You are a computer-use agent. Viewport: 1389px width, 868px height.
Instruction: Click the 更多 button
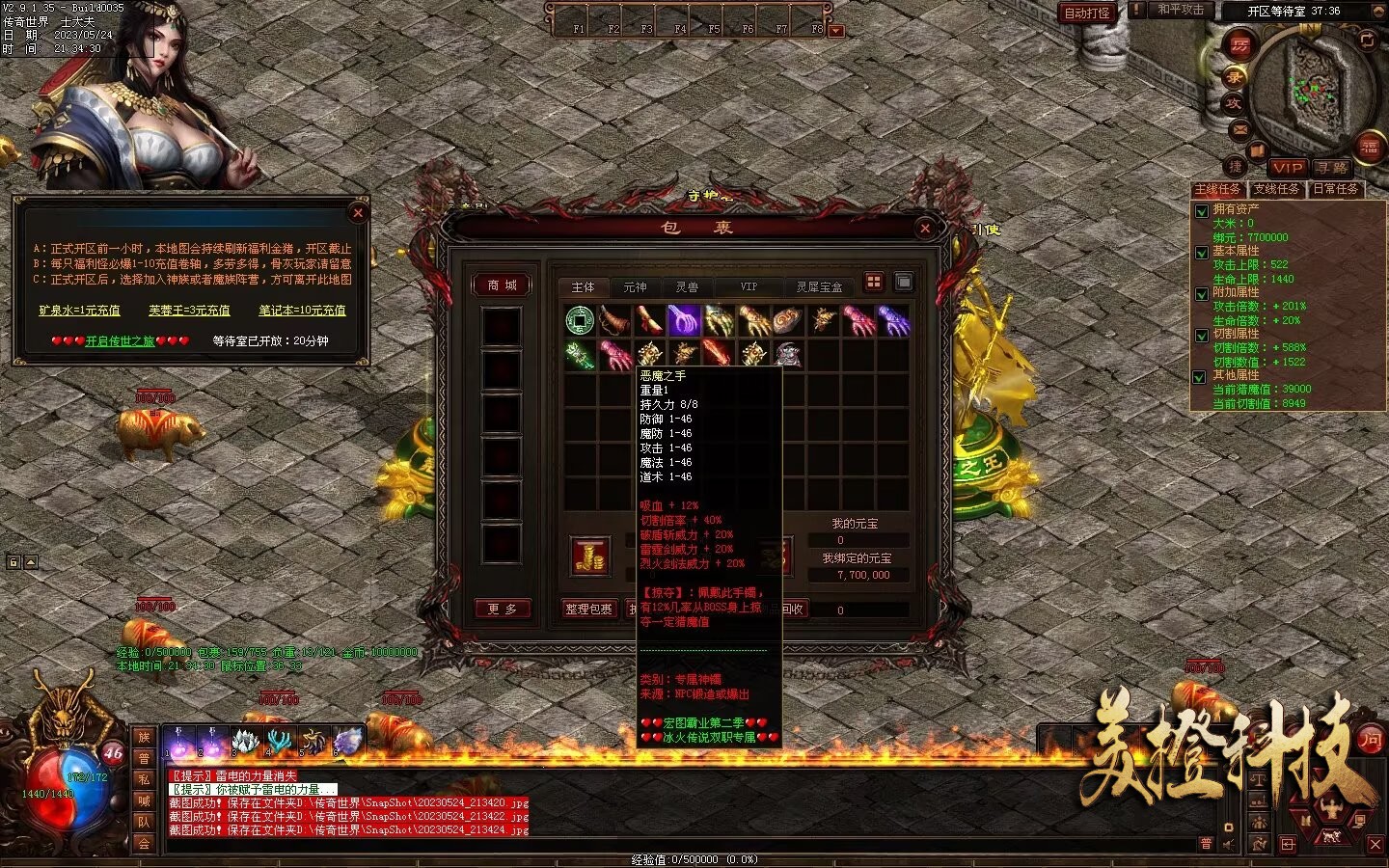click(x=502, y=609)
